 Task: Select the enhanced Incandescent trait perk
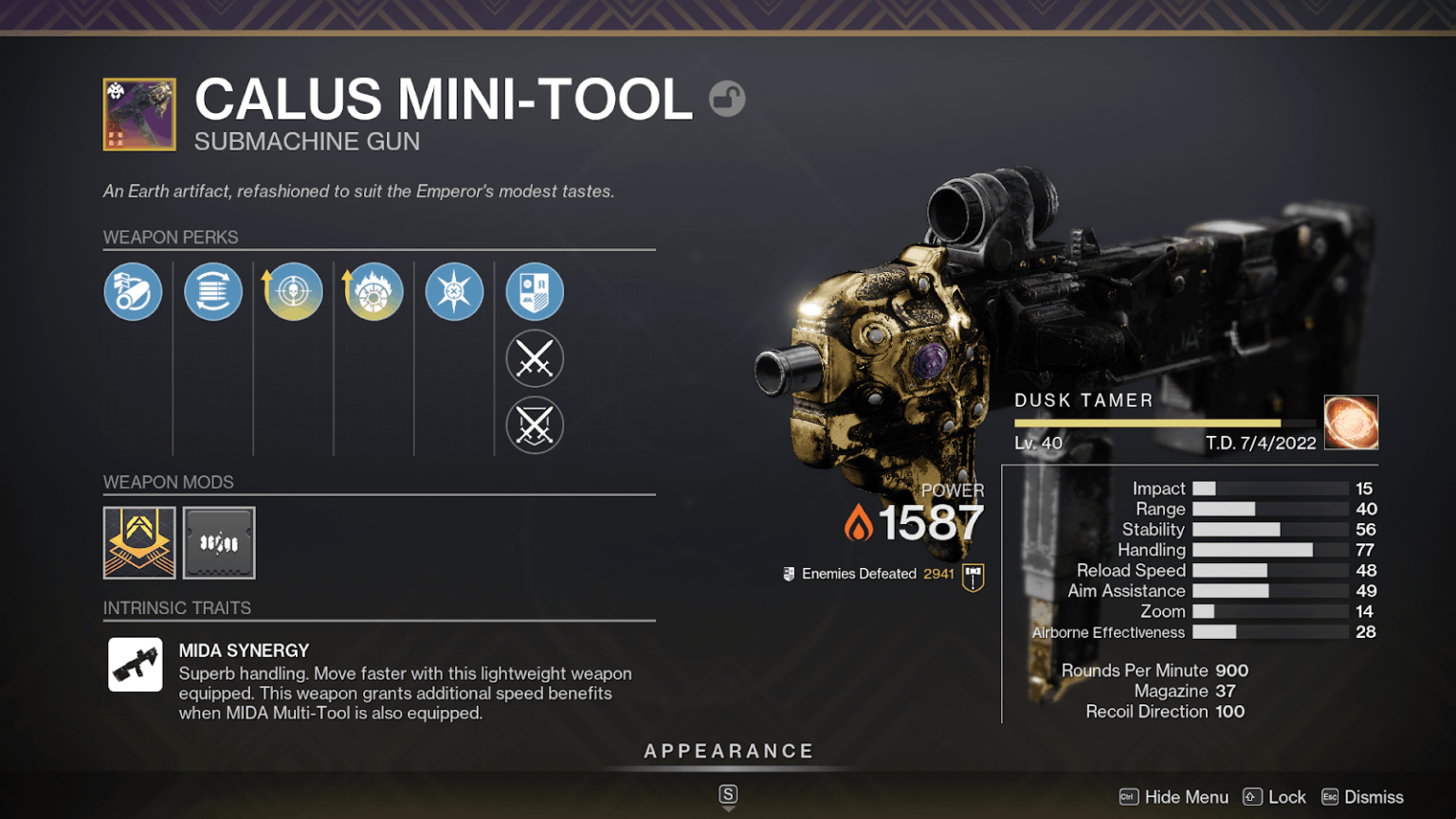(x=373, y=291)
